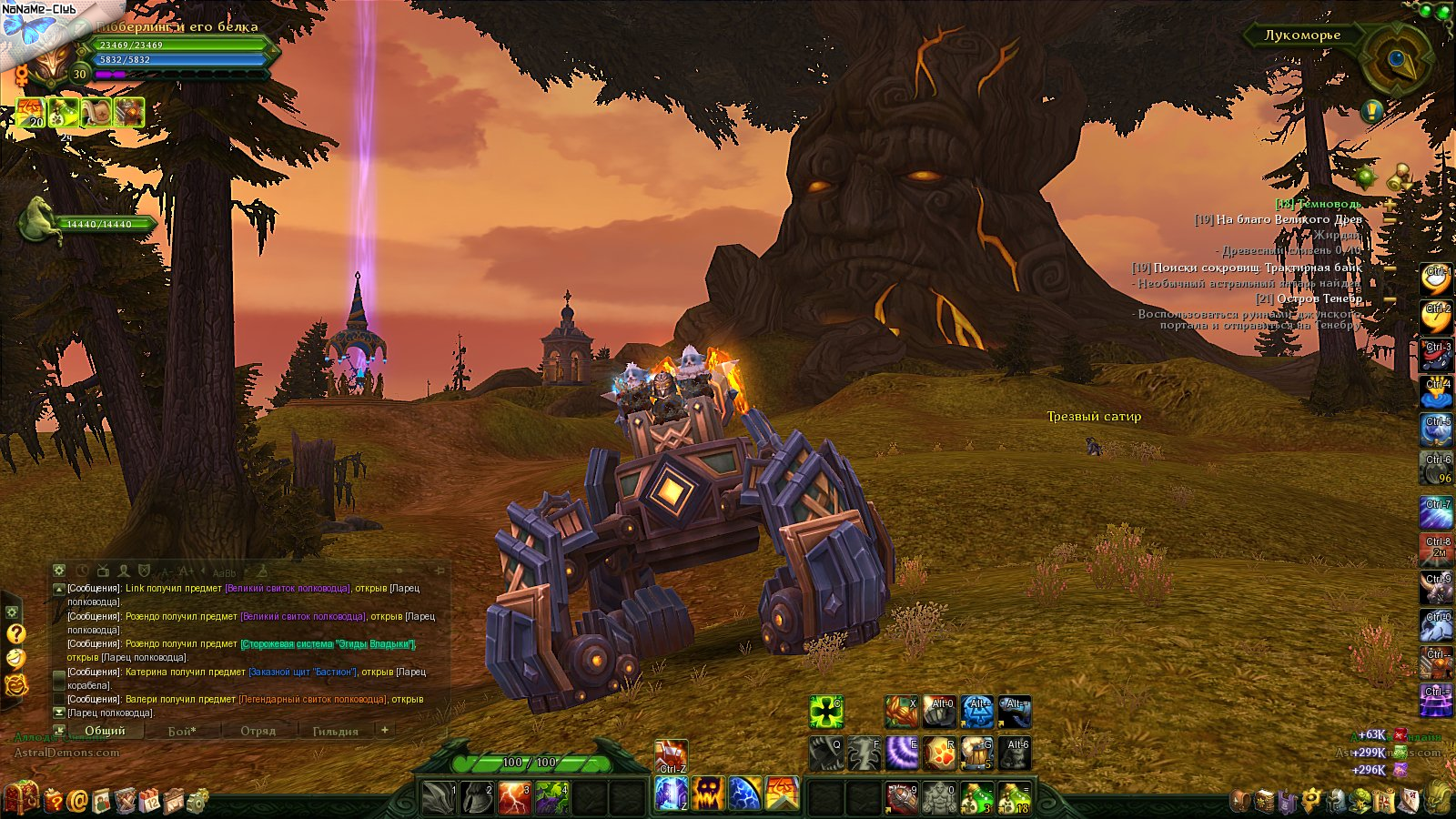1456x819 pixels.
Task: Open the yellow question mark help
Action: [x=15, y=633]
